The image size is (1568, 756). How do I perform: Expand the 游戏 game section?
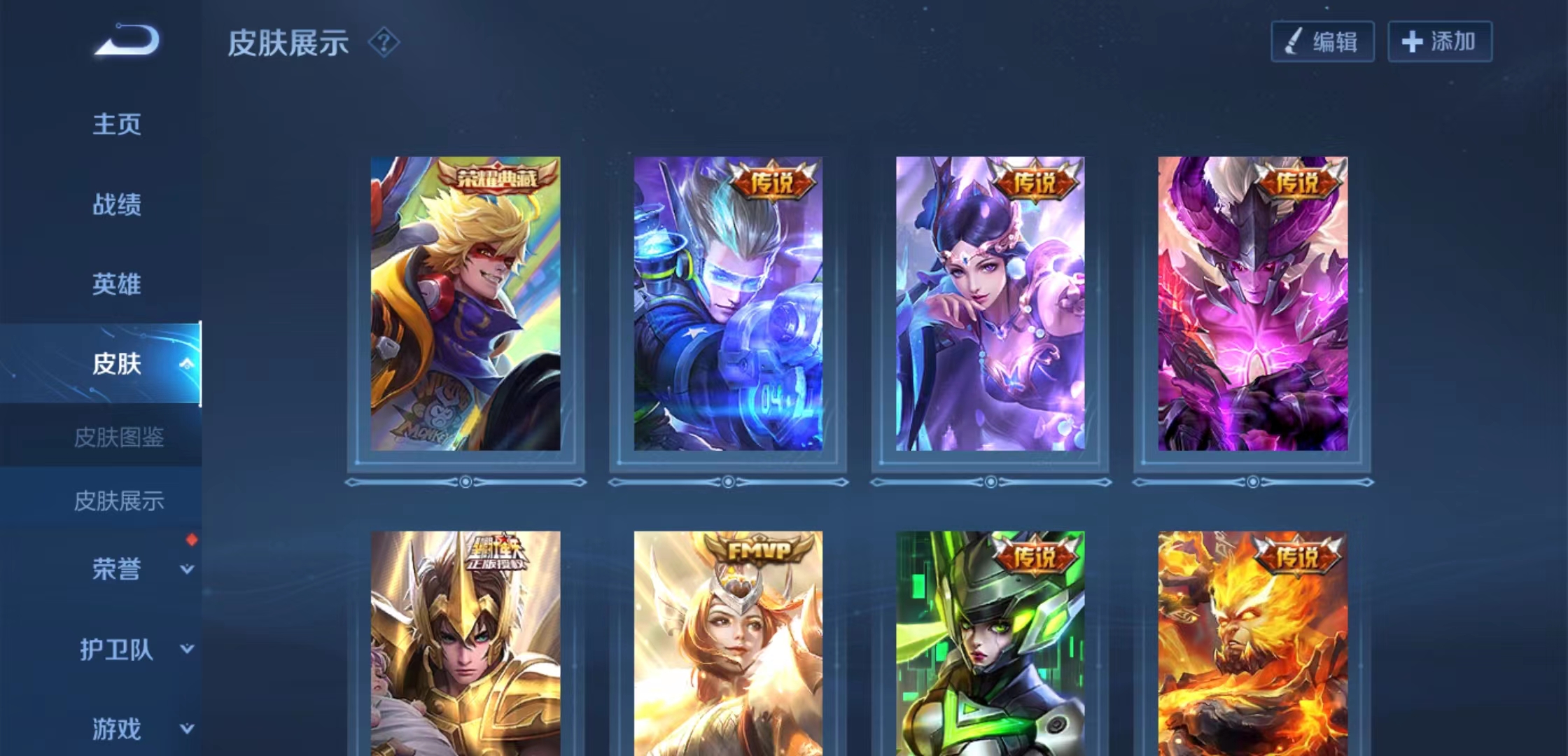(x=117, y=729)
